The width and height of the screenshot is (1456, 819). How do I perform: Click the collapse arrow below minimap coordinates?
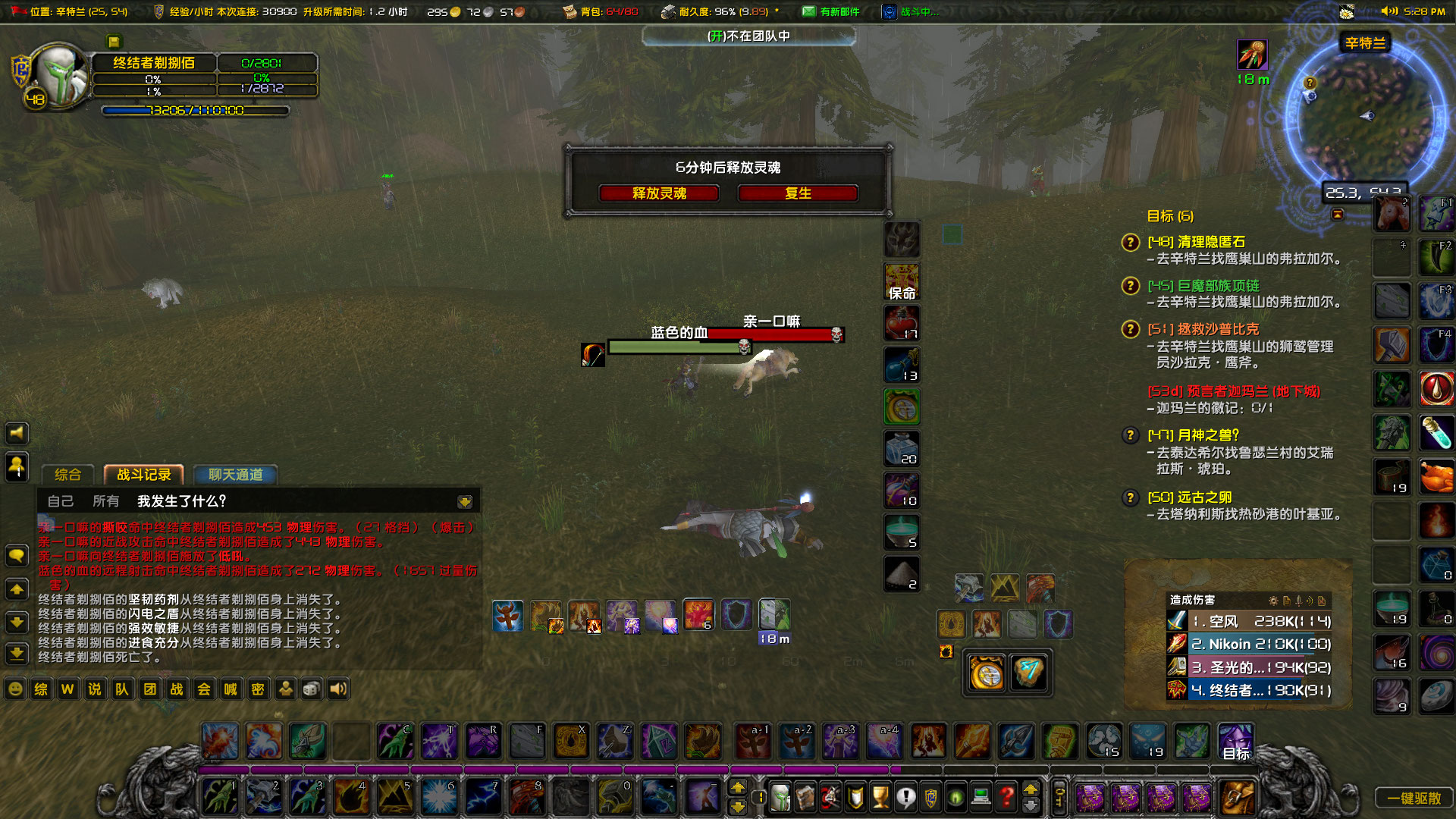(x=1338, y=214)
